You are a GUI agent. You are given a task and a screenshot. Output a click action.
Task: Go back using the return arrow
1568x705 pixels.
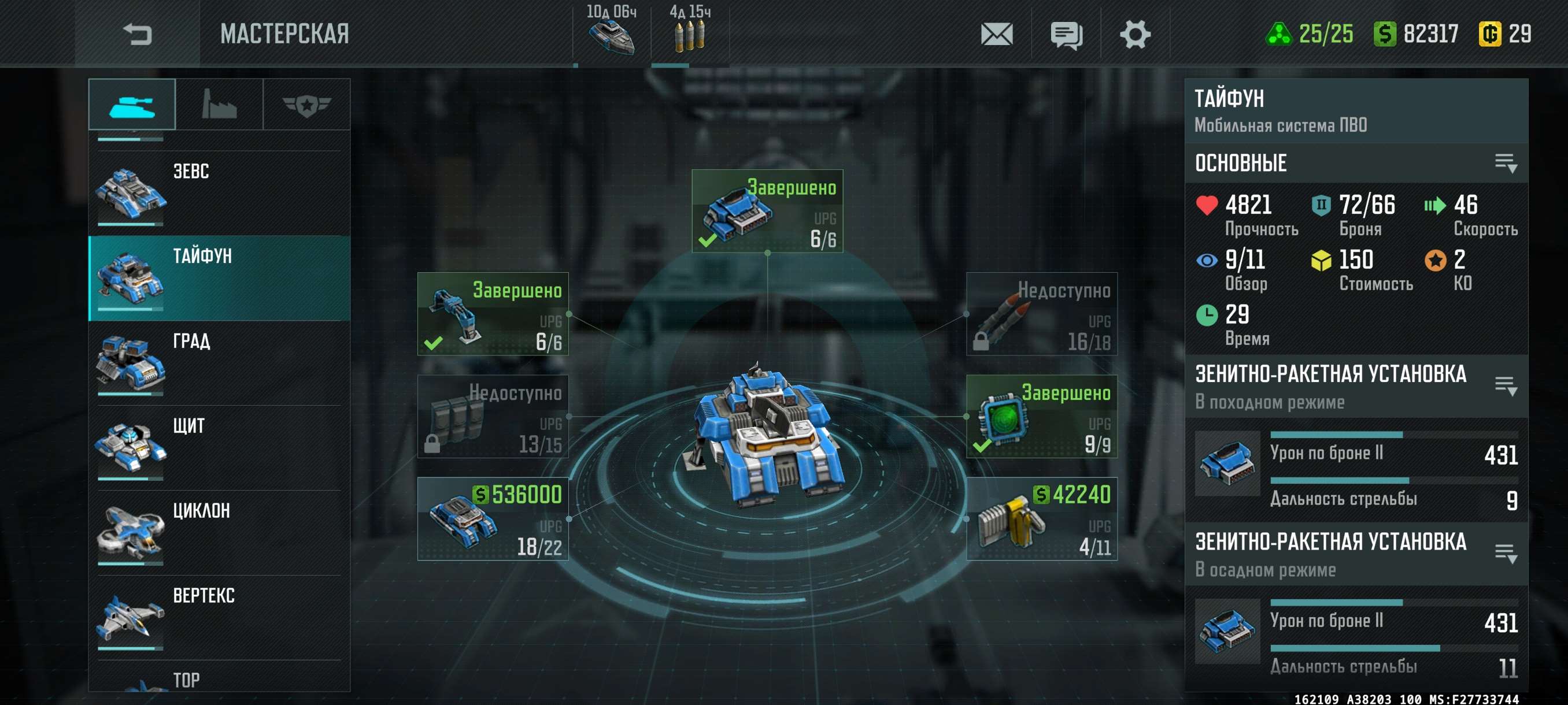pyautogui.click(x=137, y=34)
